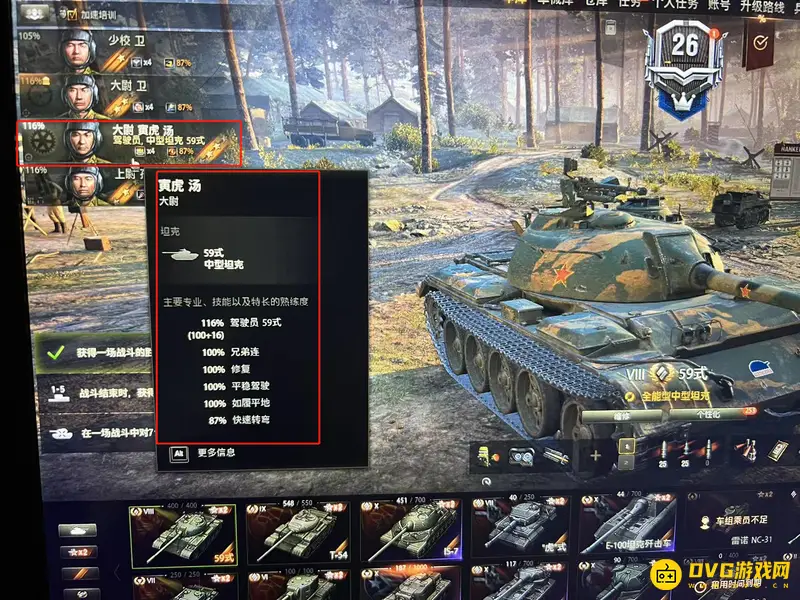
Task: Add equipment in the empty plus slot
Action: click(x=594, y=456)
